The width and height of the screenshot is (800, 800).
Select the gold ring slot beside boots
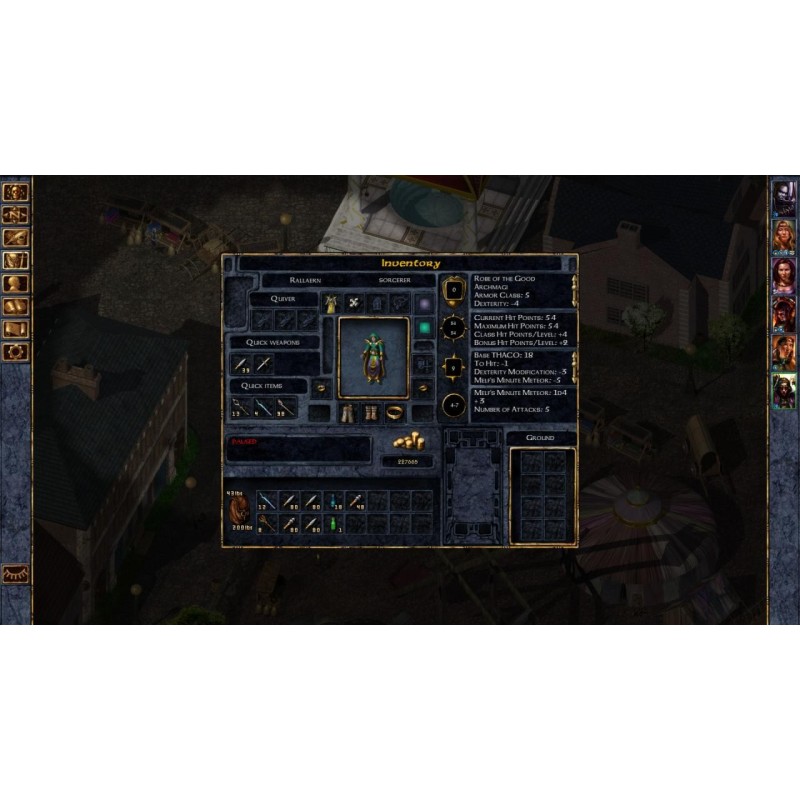pyautogui.click(x=396, y=412)
